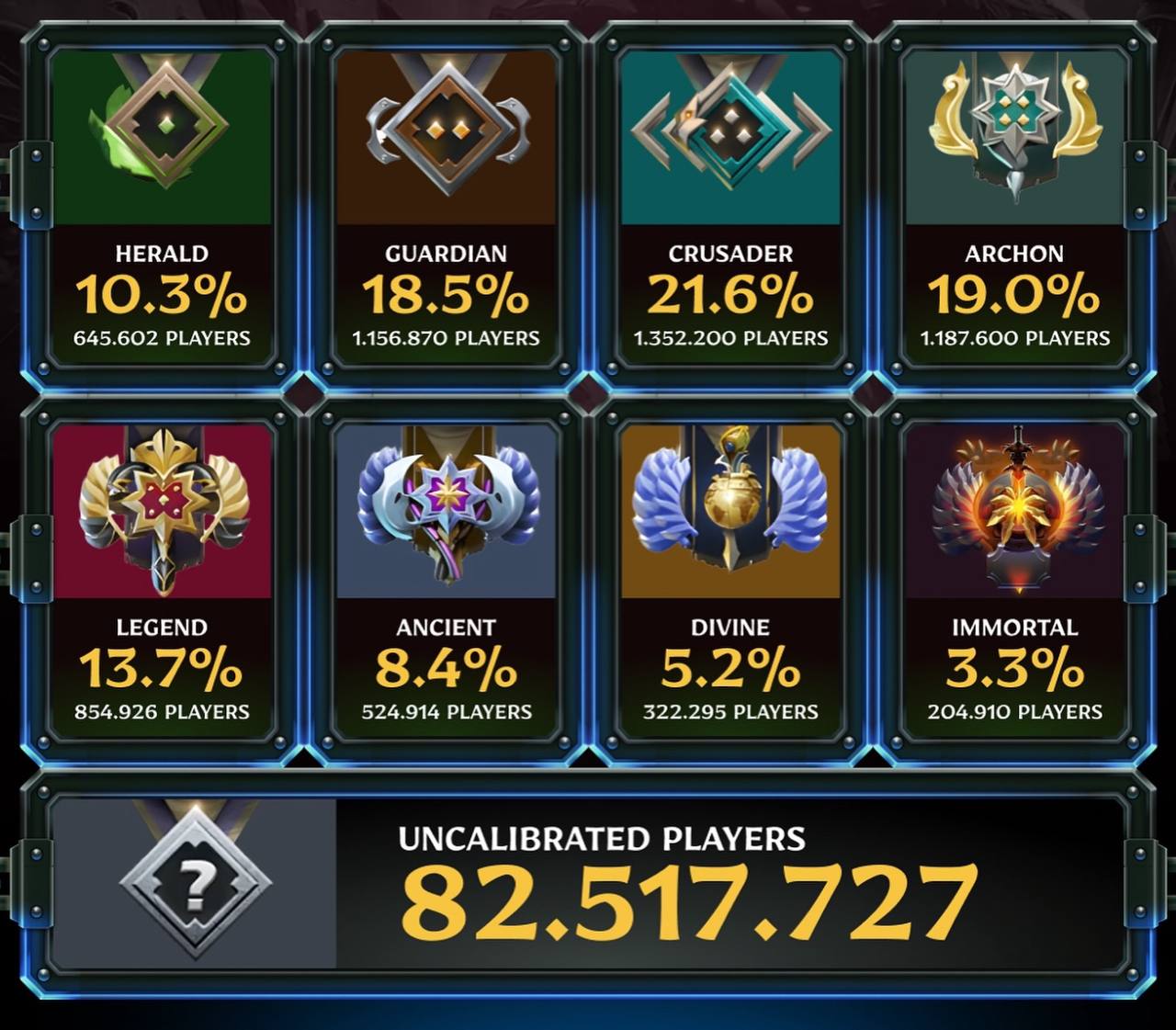Image resolution: width=1176 pixels, height=1030 pixels.
Task: Open the Crusader rank tile
Action: click(730, 207)
